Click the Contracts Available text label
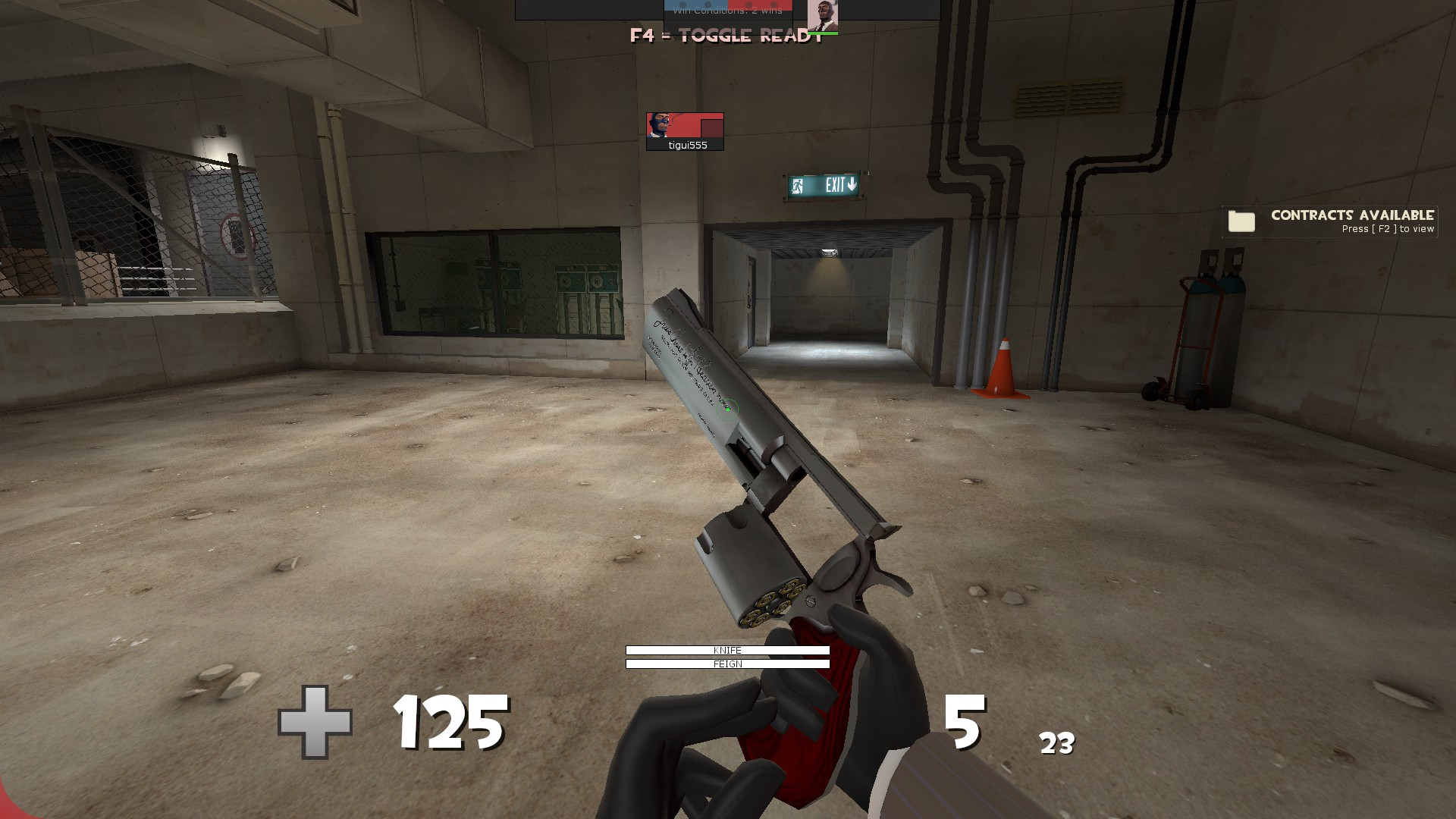1456x819 pixels. point(1352,215)
